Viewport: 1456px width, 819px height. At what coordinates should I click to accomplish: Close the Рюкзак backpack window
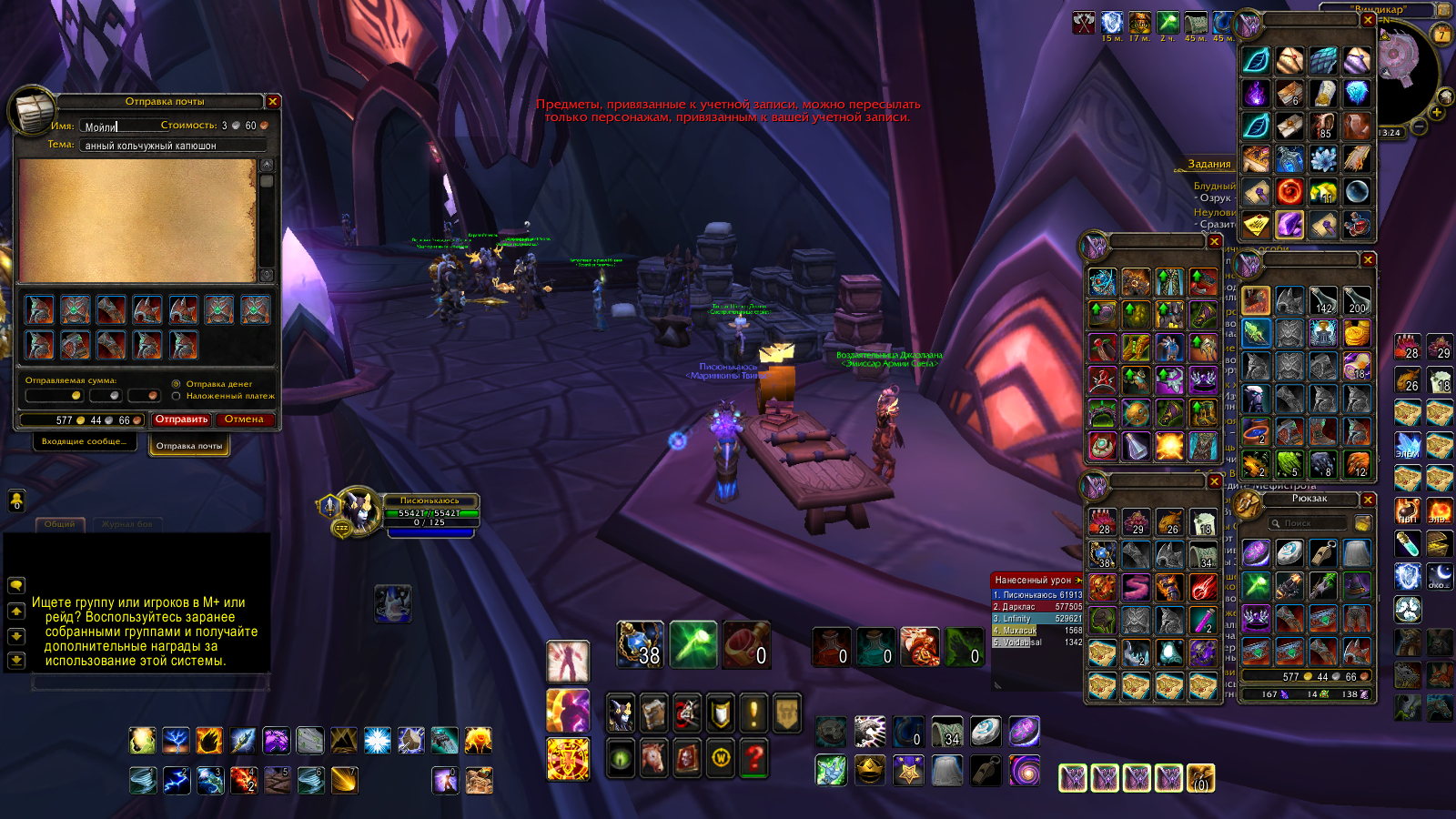pyautogui.click(x=1368, y=500)
